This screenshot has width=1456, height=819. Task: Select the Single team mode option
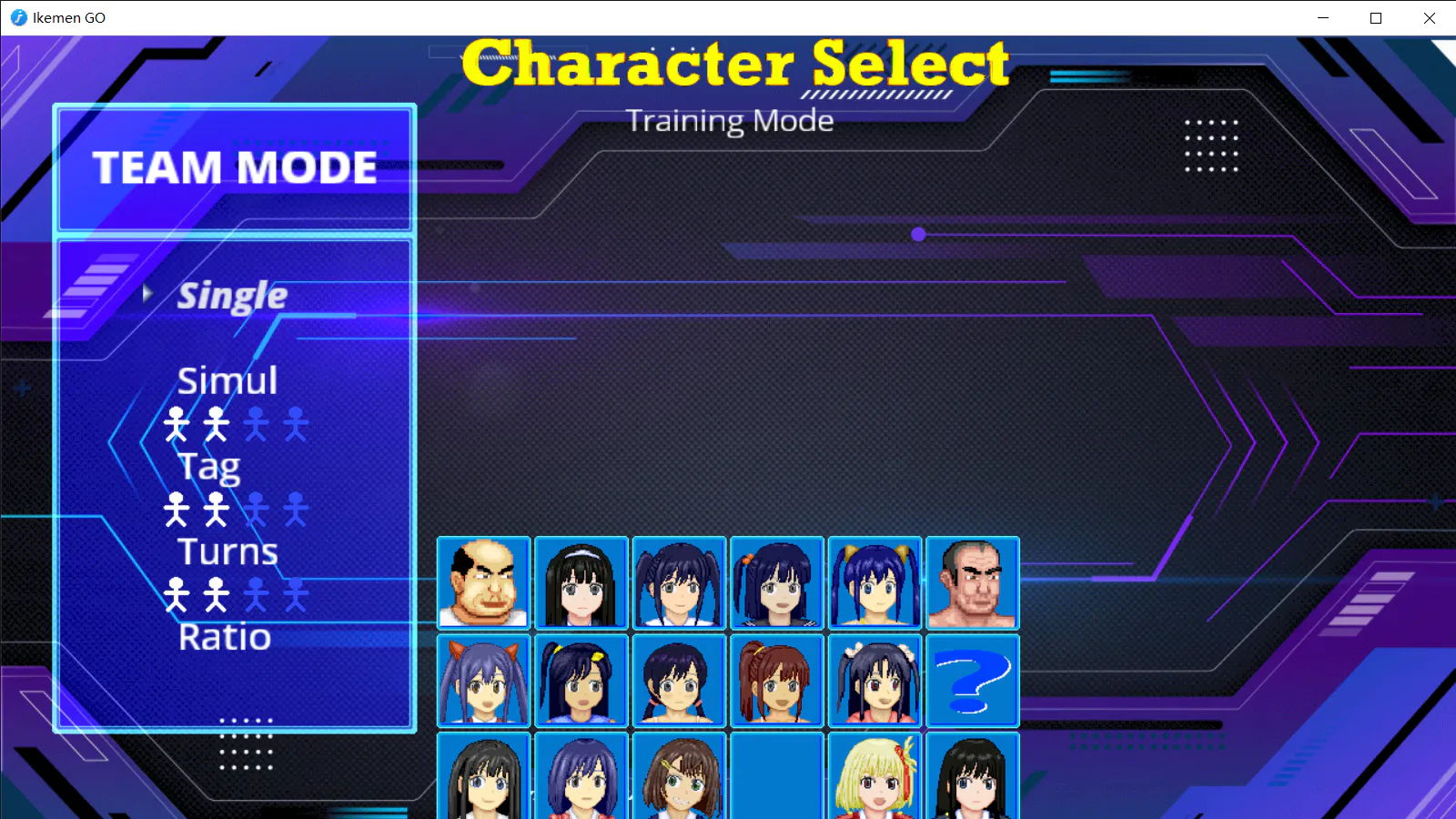(232, 296)
